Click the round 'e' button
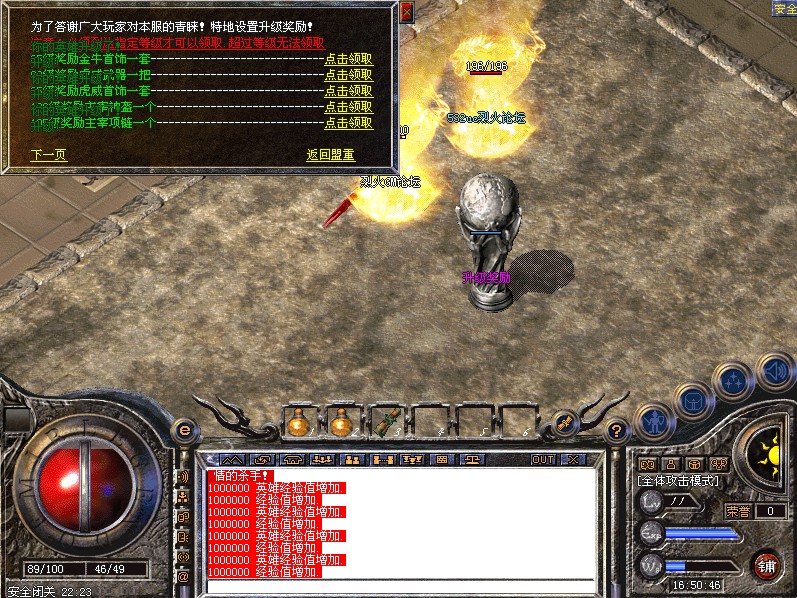The height and width of the screenshot is (598, 797). [x=184, y=430]
